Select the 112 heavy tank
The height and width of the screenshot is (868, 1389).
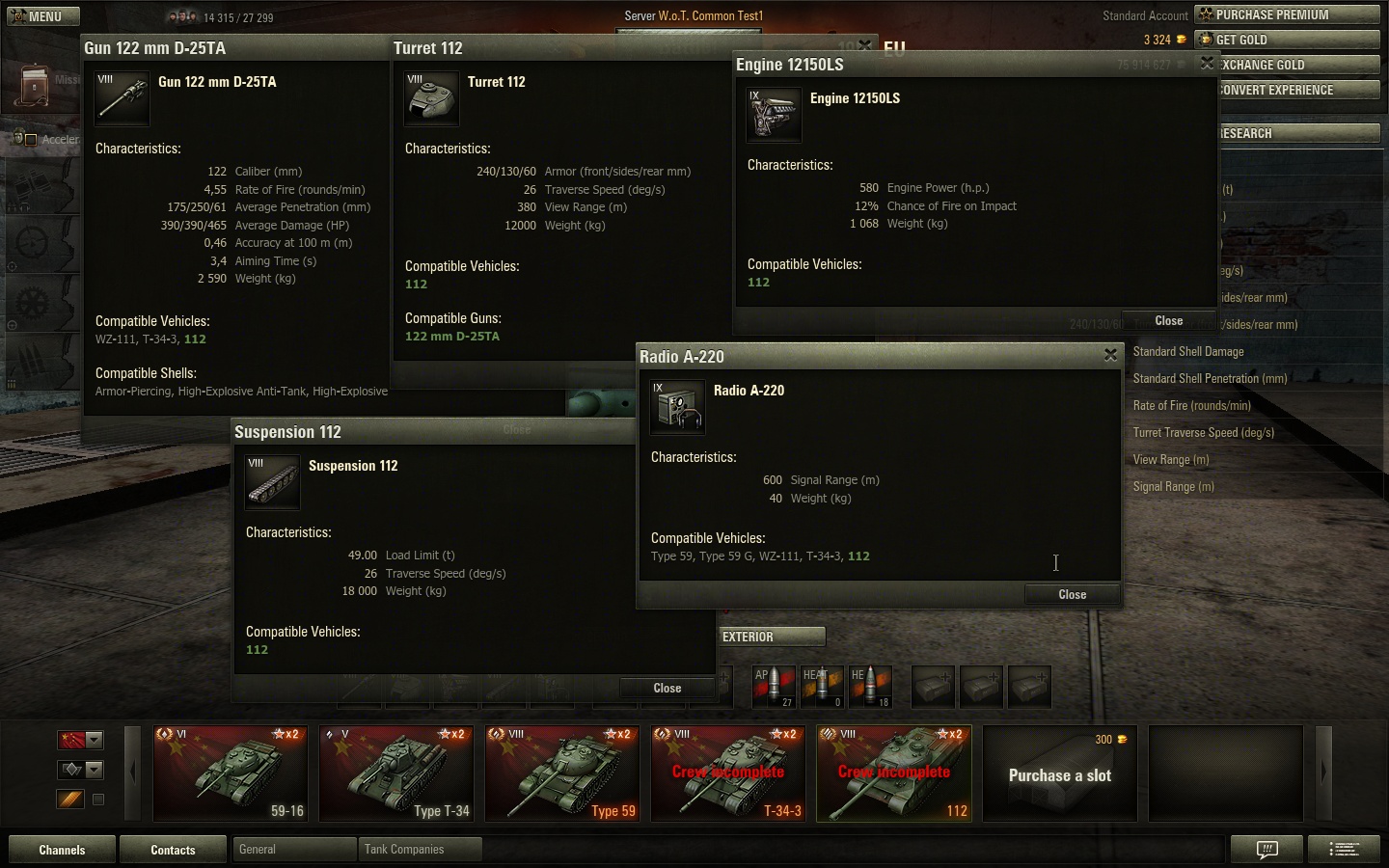tap(894, 773)
